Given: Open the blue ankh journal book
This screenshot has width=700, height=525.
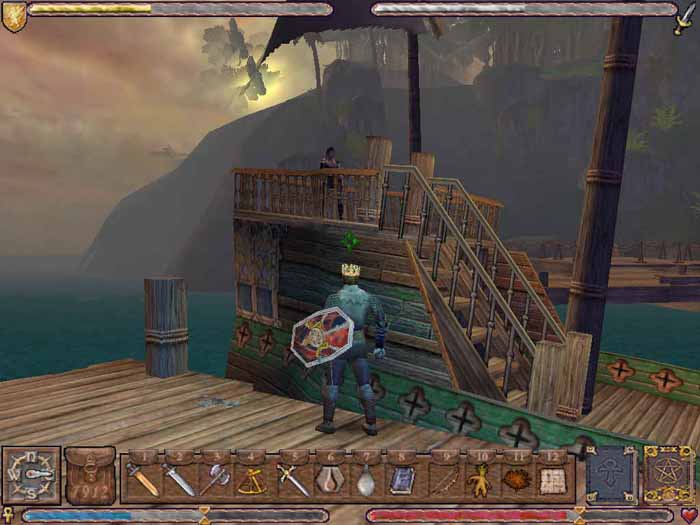Looking at the screenshot, I should pos(610,475).
